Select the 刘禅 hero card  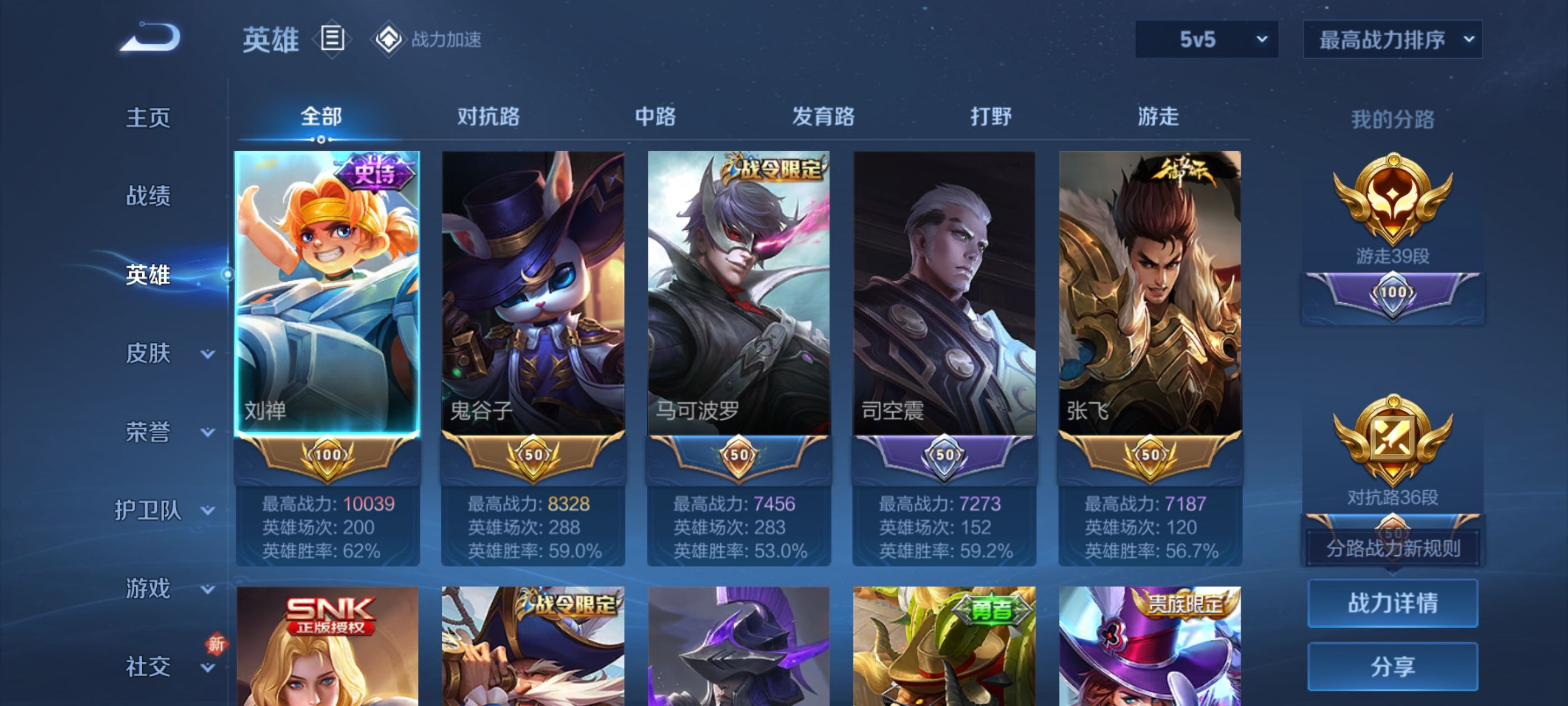point(328,292)
